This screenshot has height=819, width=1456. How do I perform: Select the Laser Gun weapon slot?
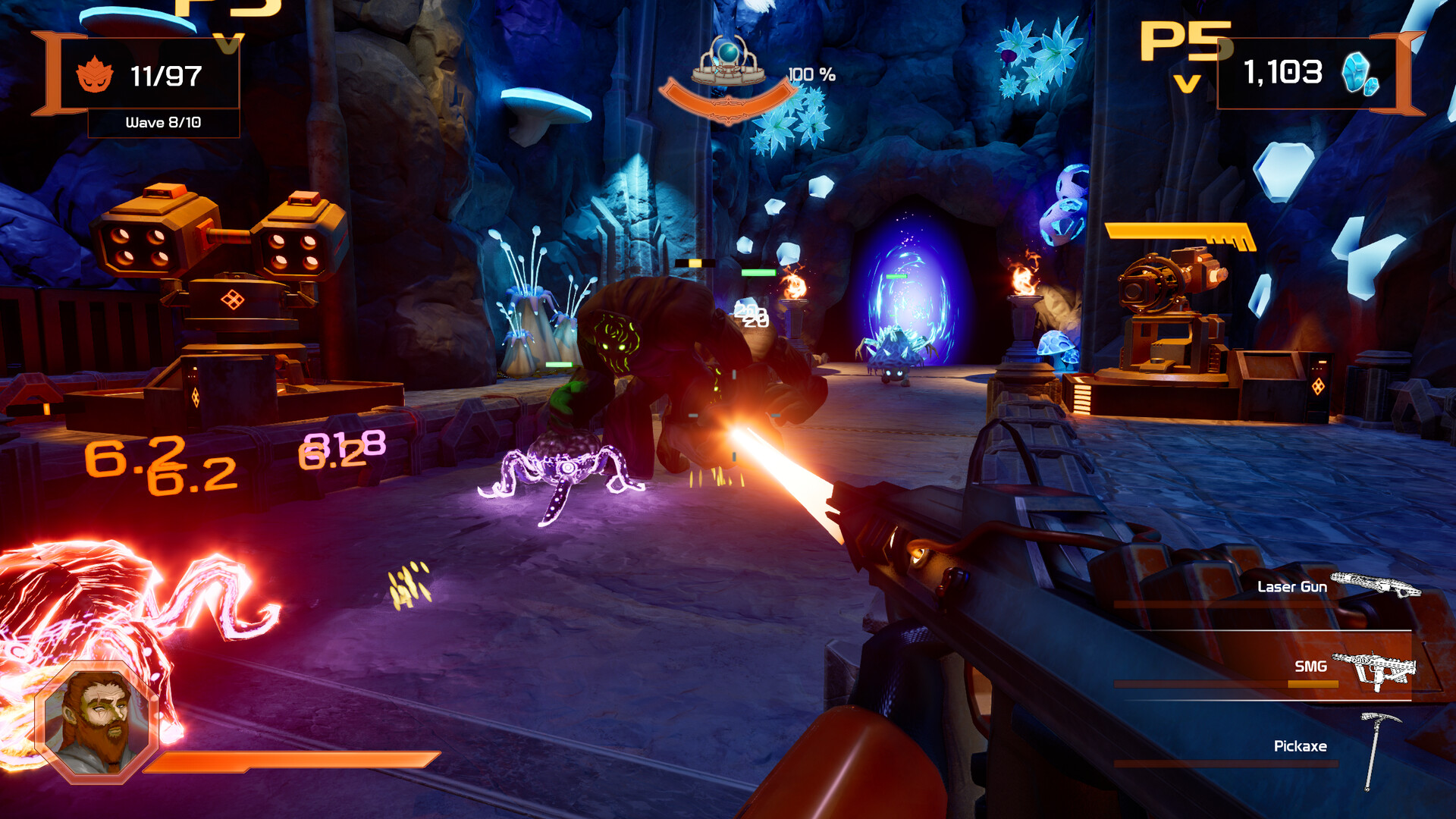(x=1292, y=587)
